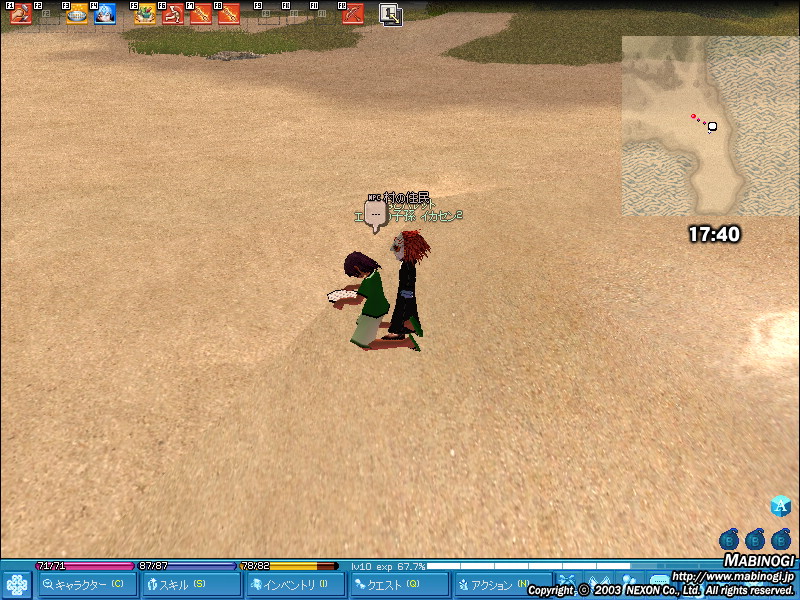
Task: Open the キャラクター (Character) window
Action: point(85,585)
